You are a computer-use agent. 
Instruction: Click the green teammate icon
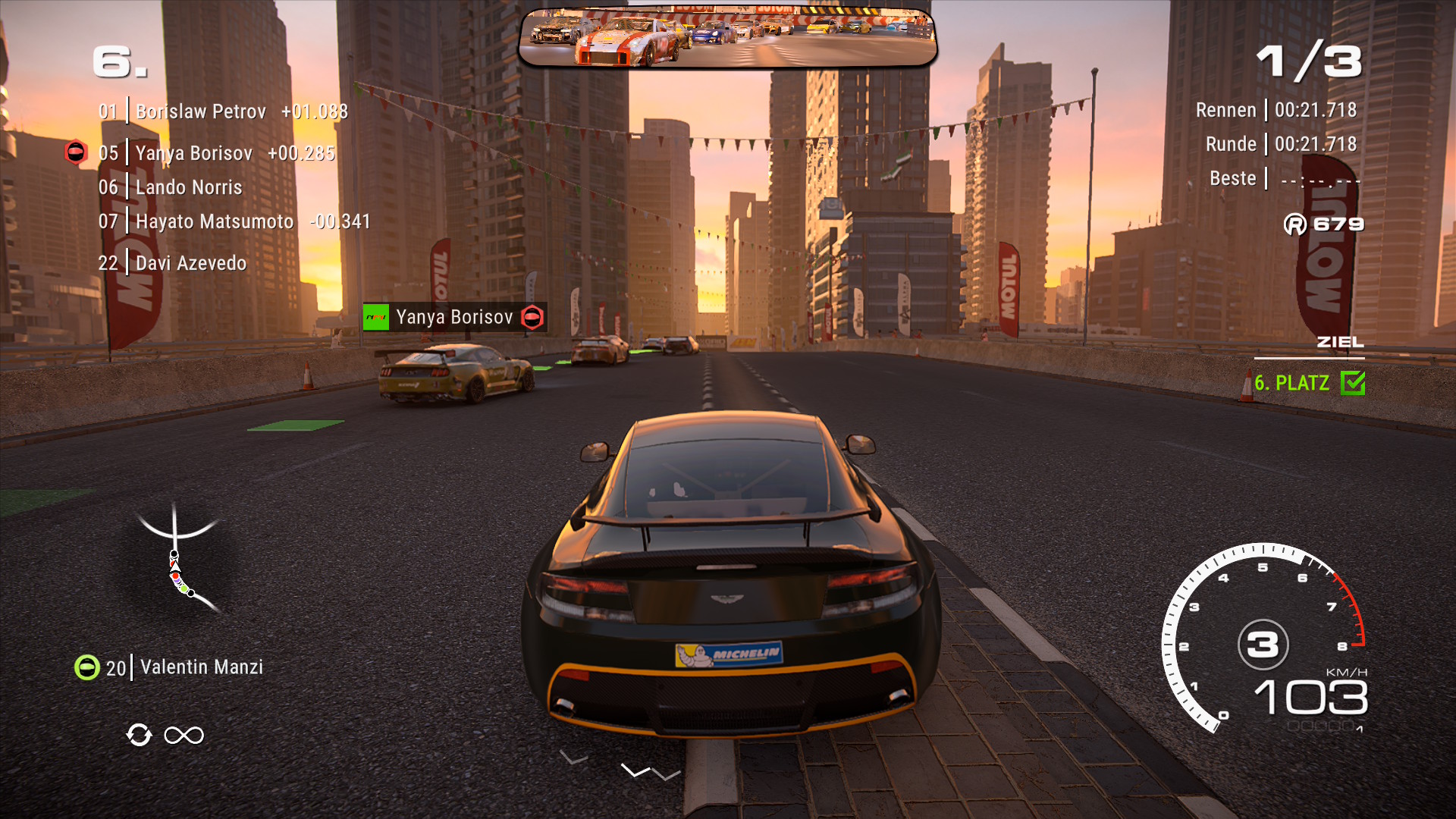pyautogui.click(x=87, y=667)
